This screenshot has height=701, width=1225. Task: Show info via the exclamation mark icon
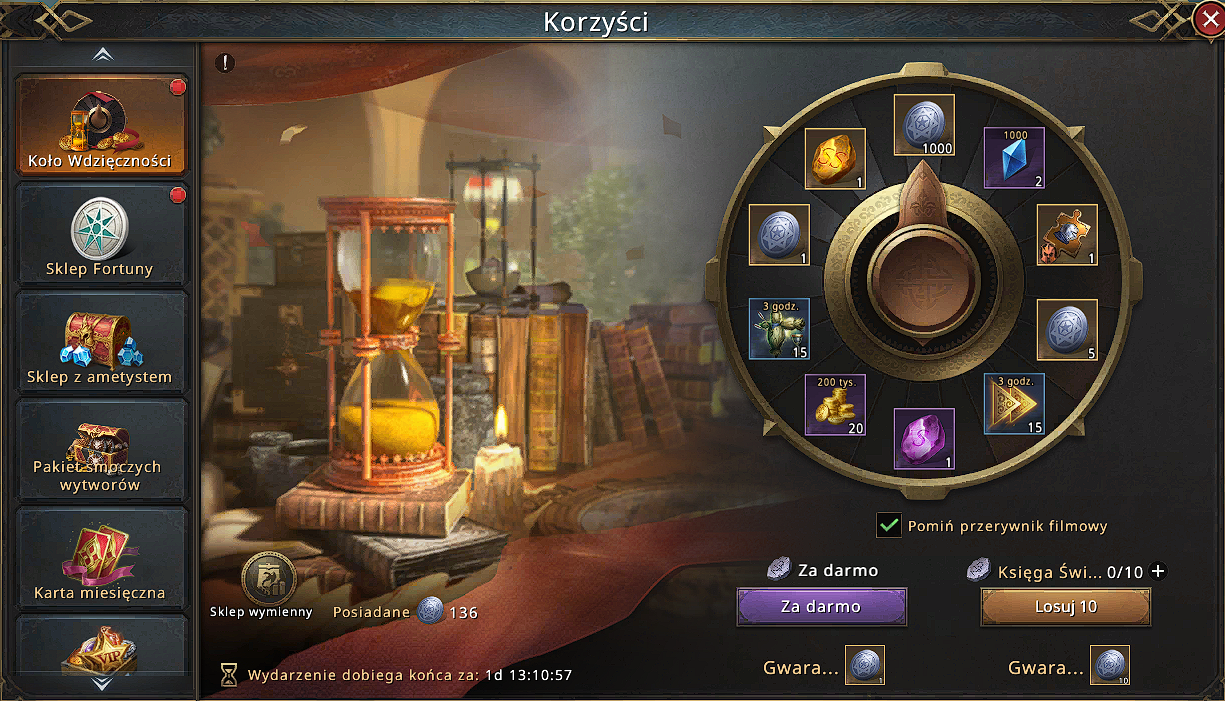pos(226,63)
